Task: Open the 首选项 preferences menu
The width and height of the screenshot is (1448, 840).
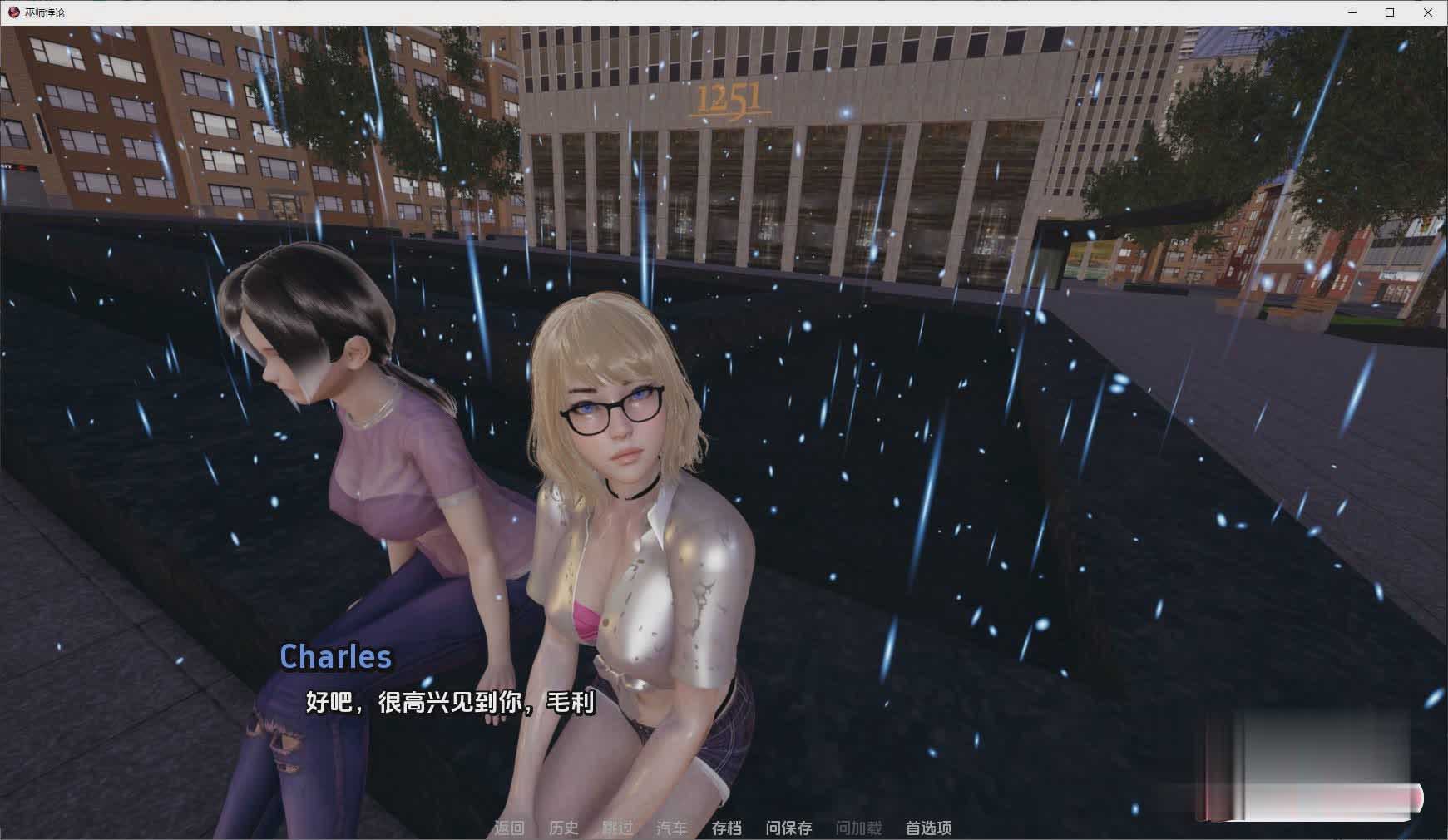Action: (928, 828)
